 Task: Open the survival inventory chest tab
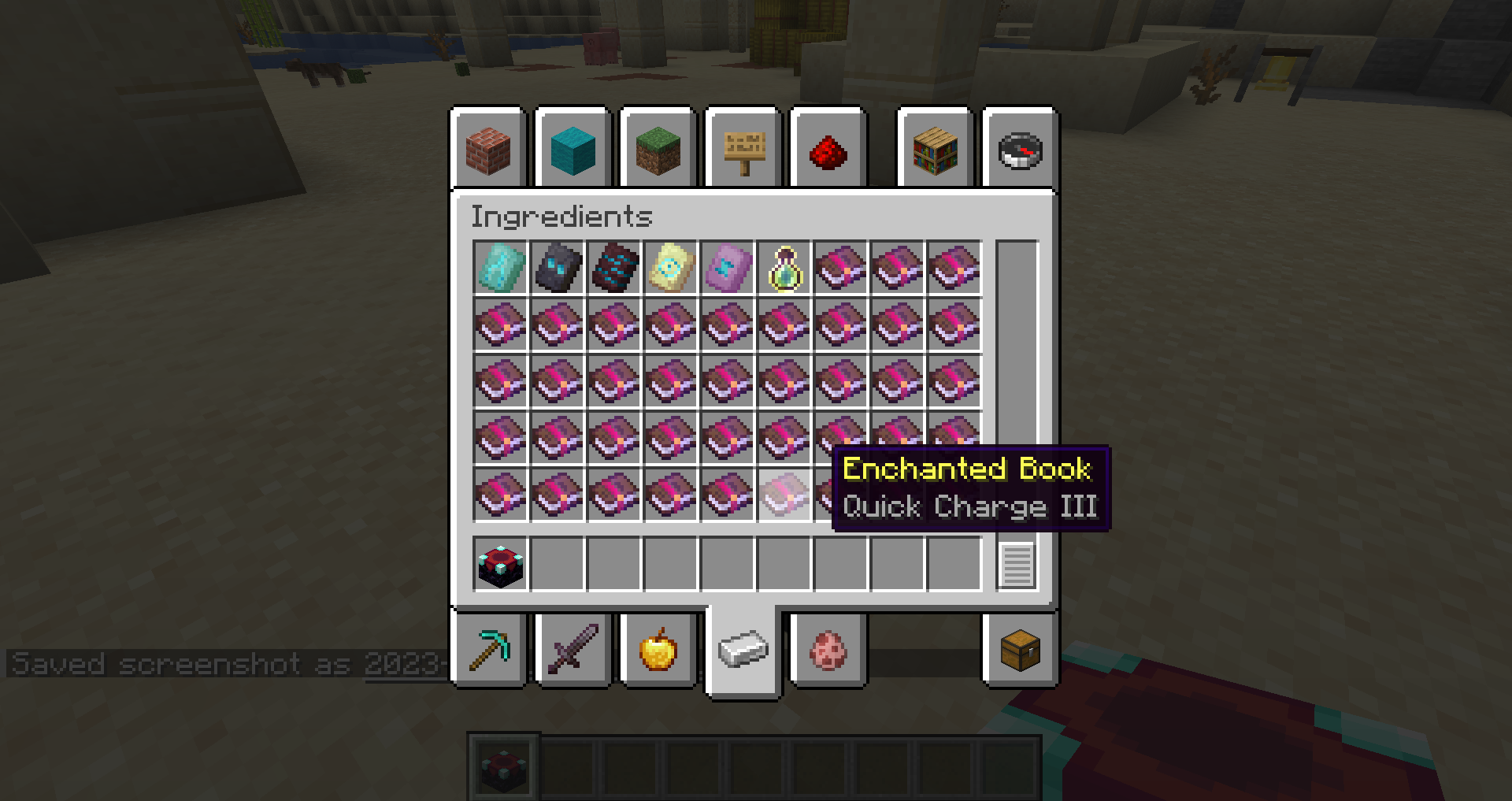tap(1020, 651)
